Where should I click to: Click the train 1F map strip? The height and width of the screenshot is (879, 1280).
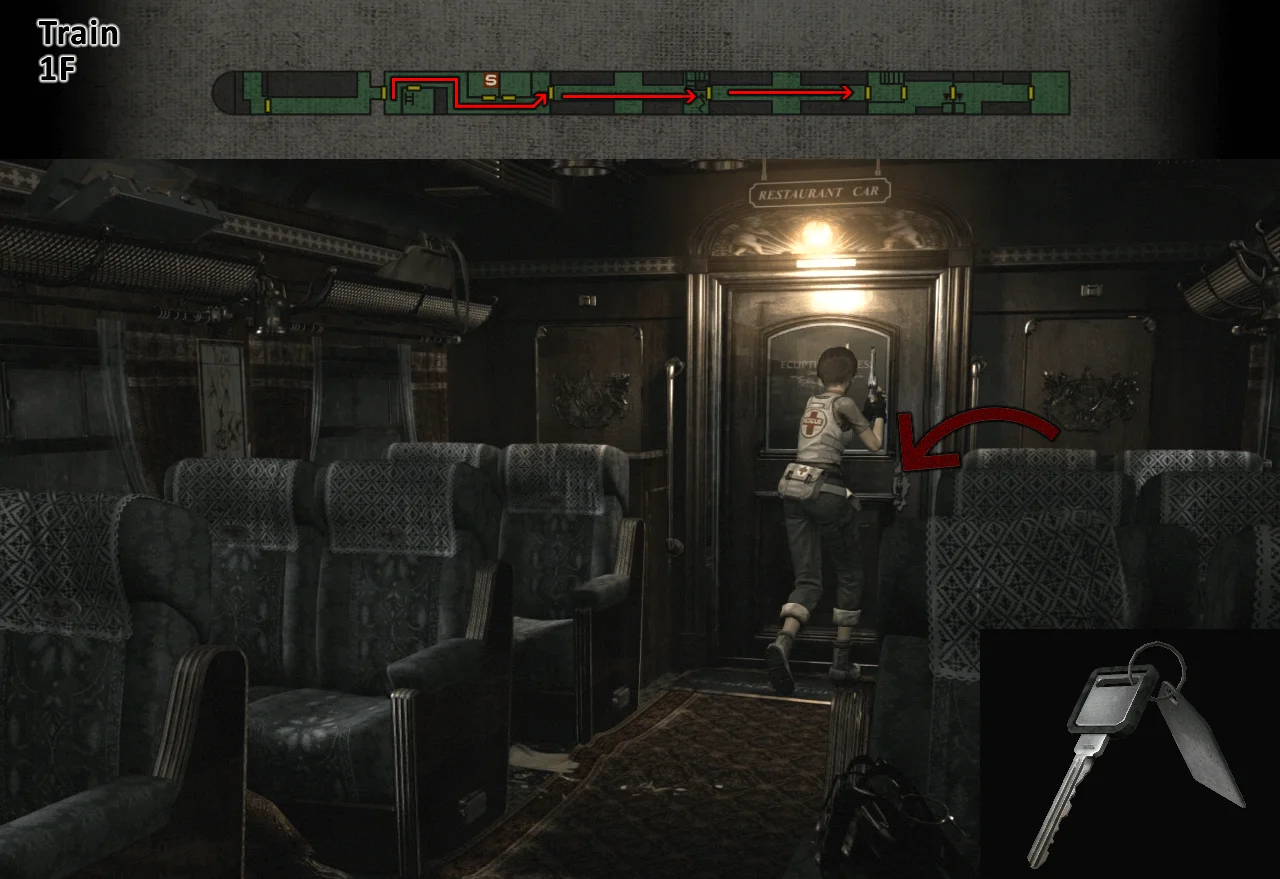point(640,92)
